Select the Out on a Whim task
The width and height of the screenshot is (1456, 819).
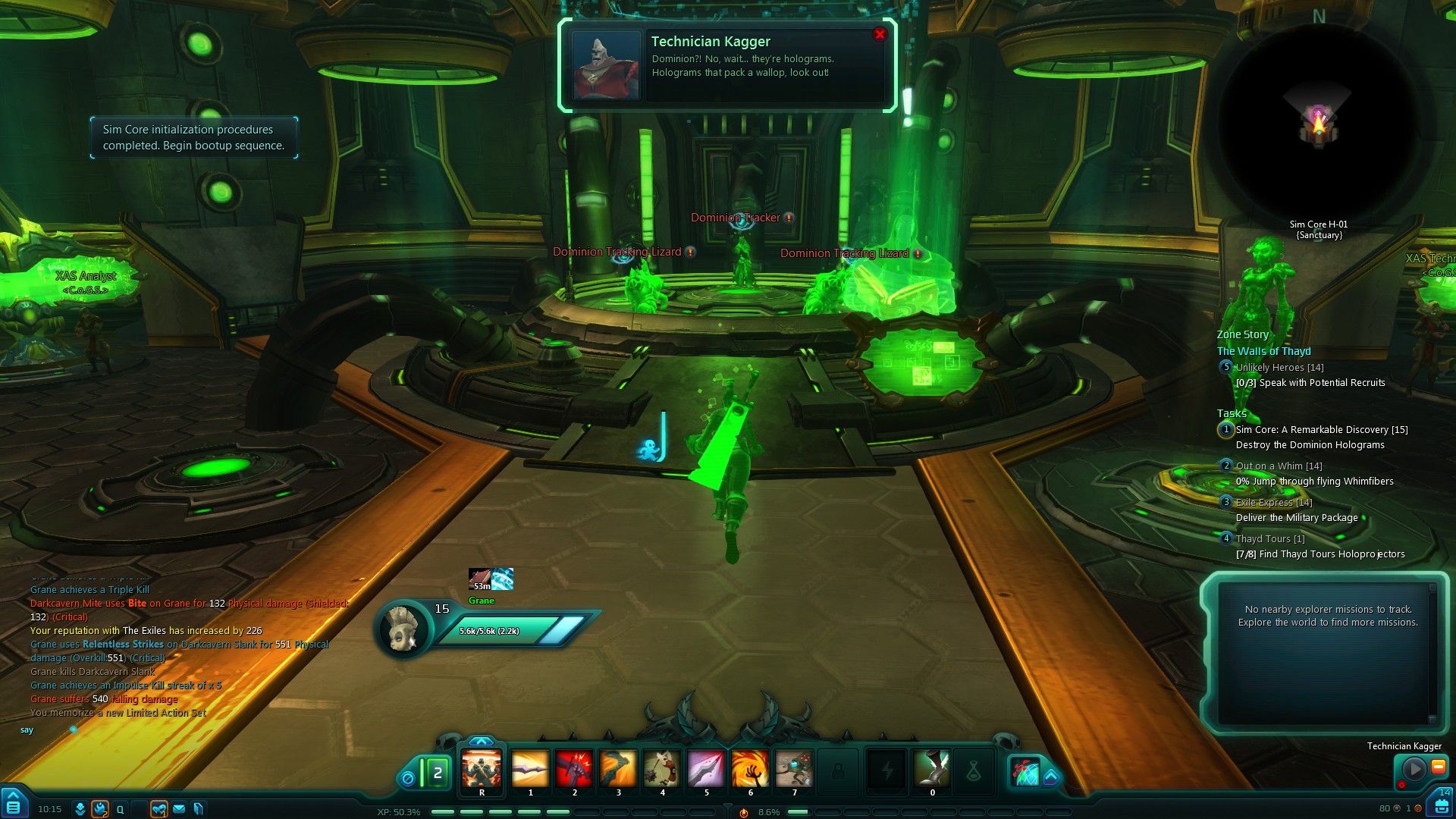[x=1279, y=466]
